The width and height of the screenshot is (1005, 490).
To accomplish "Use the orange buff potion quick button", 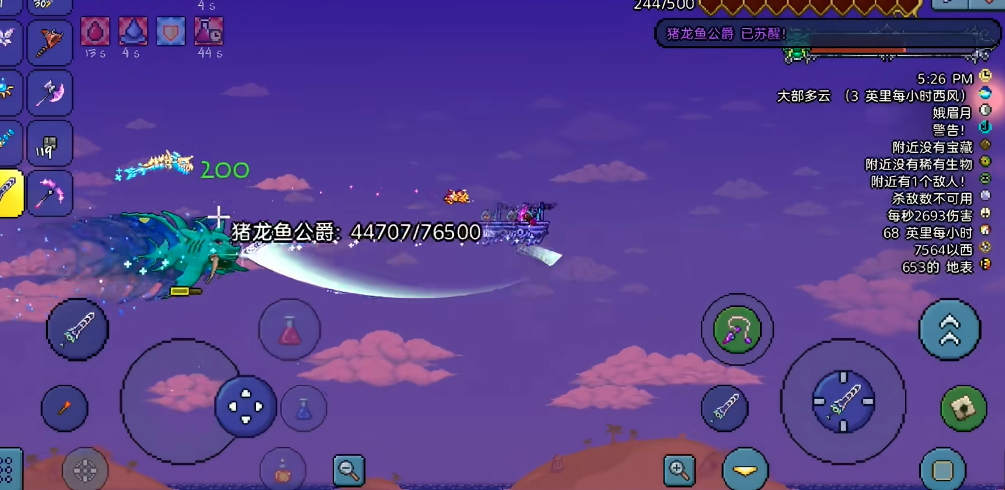I will [283, 469].
